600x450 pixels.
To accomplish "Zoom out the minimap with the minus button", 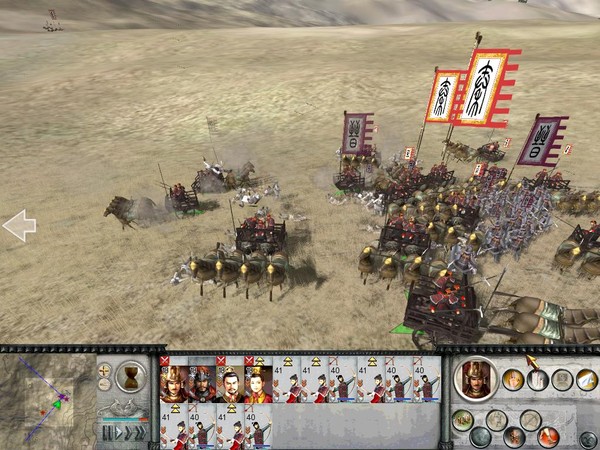I will [x=105, y=384].
